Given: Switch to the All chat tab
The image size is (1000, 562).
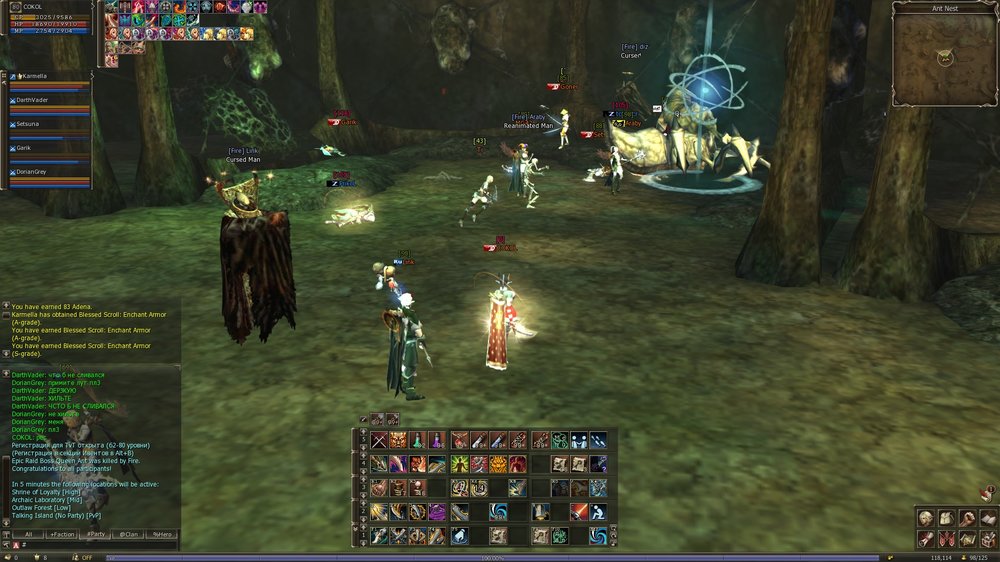Looking at the screenshot, I should coord(28,534).
